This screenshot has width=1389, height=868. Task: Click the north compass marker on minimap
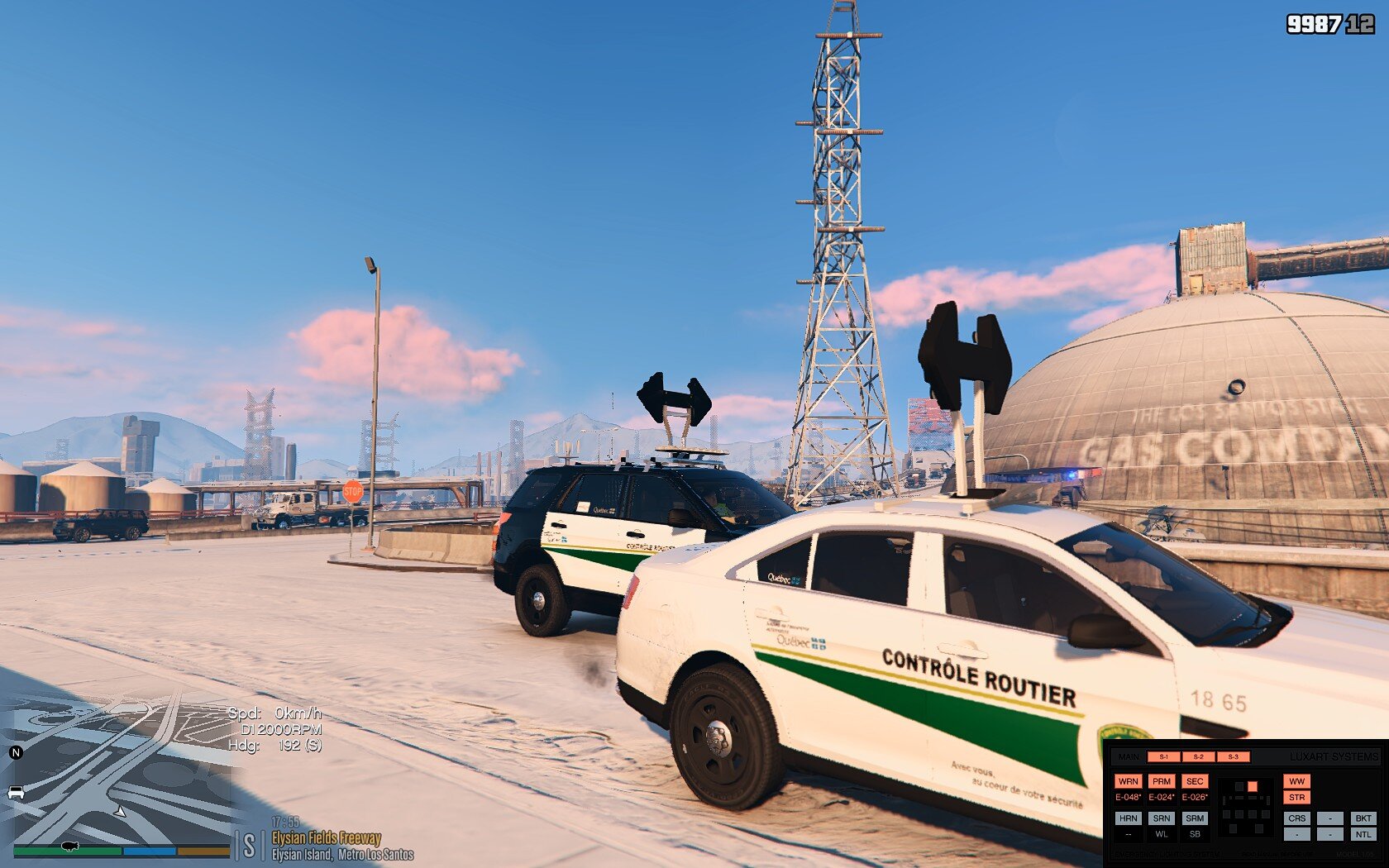point(16,752)
